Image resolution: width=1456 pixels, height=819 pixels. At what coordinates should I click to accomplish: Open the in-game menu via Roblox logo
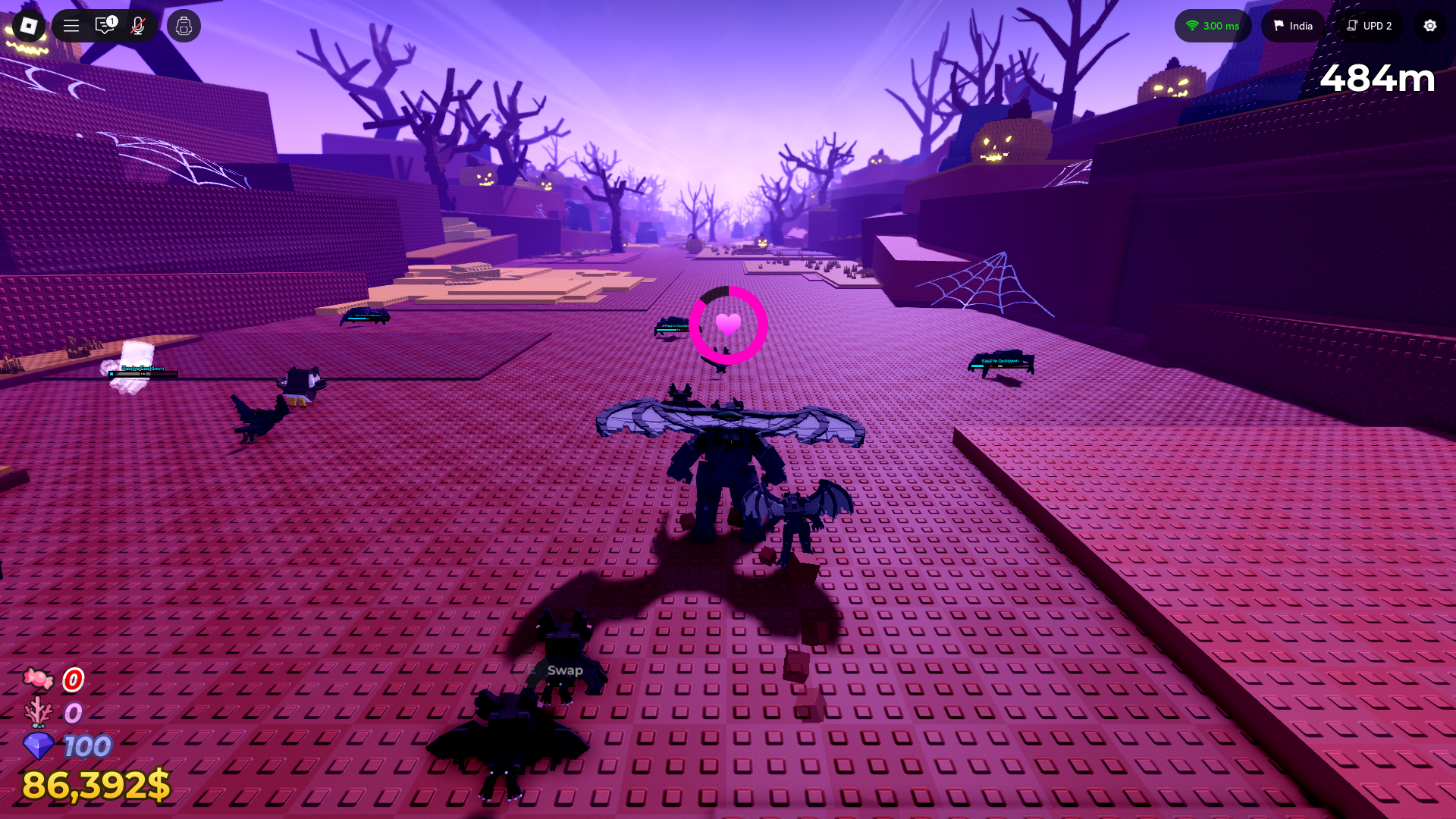point(28,26)
